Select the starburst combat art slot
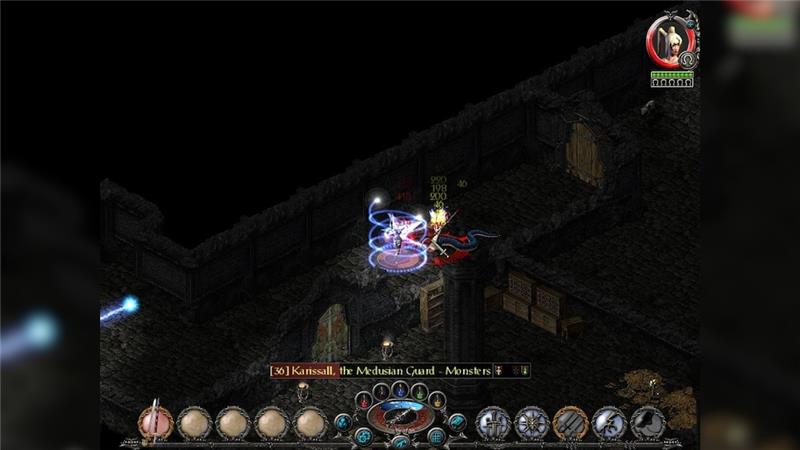This screenshot has height=450, width=800. [x=531, y=423]
